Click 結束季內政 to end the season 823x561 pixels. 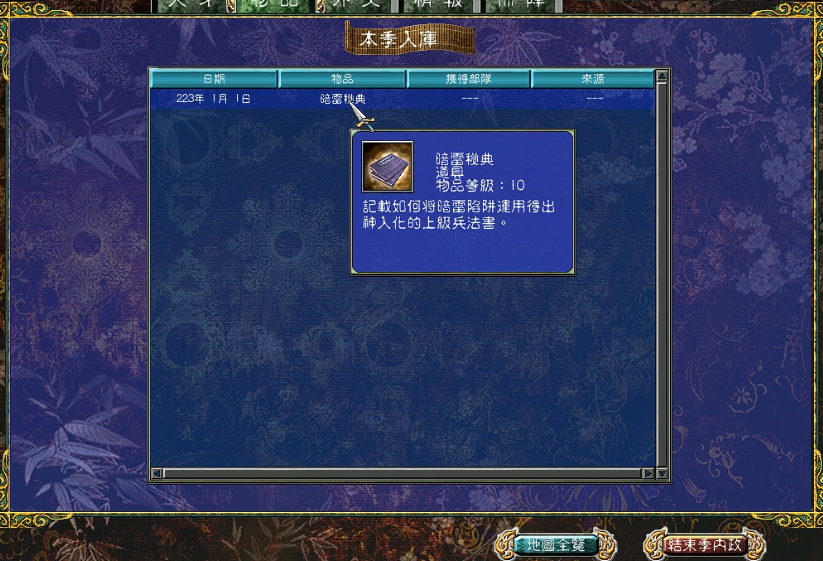(705, 545)
